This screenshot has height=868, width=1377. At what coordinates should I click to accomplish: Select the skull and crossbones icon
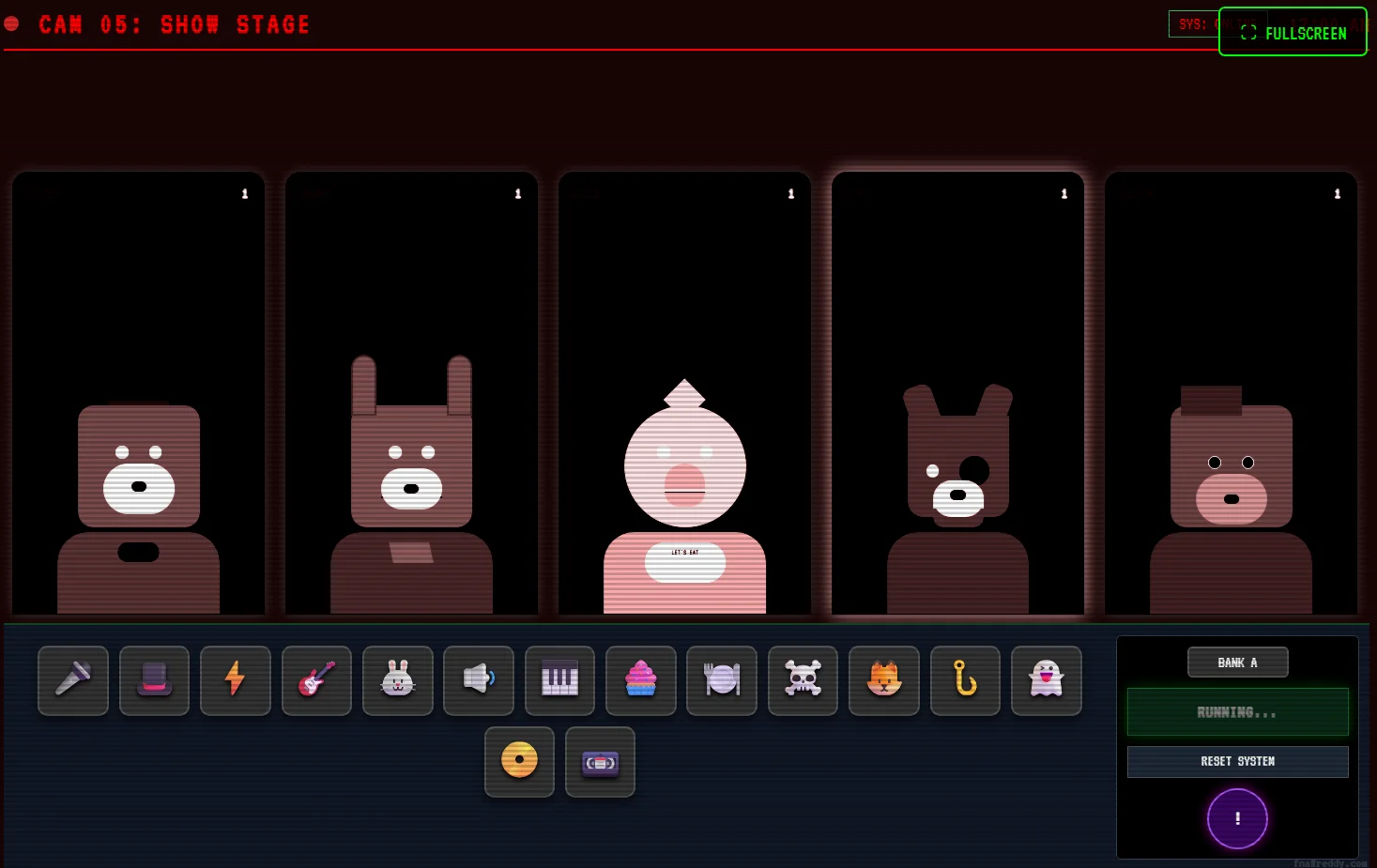(x=803, y=680)
